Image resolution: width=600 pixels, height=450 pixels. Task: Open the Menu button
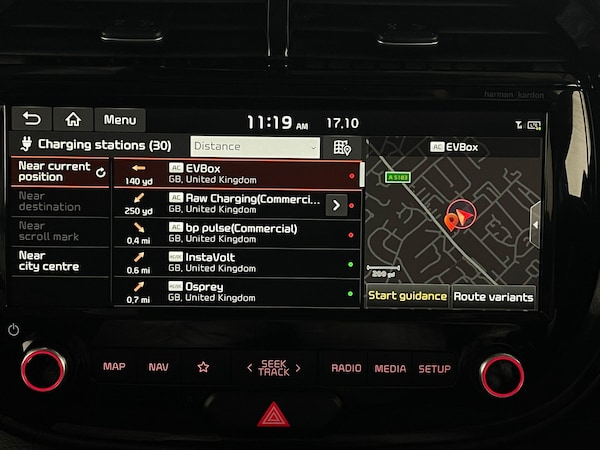pyautogui.click(x=120, y=120)
